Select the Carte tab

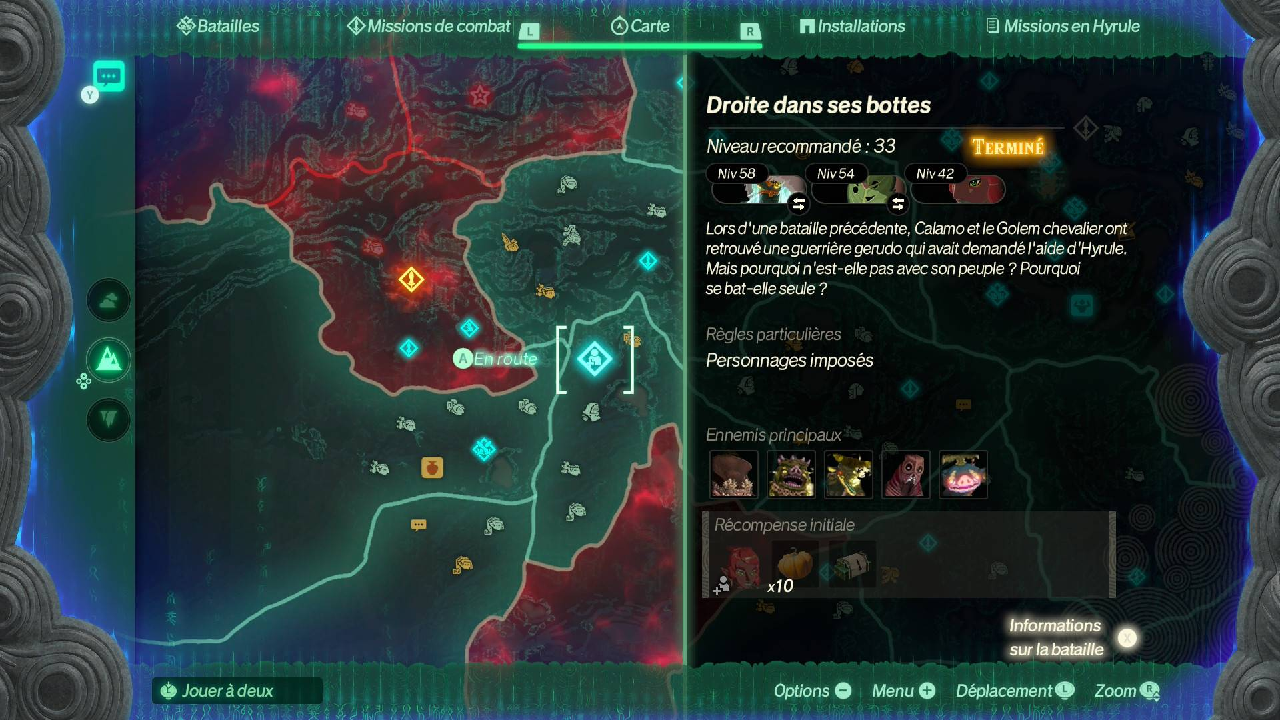coord(640,27)
